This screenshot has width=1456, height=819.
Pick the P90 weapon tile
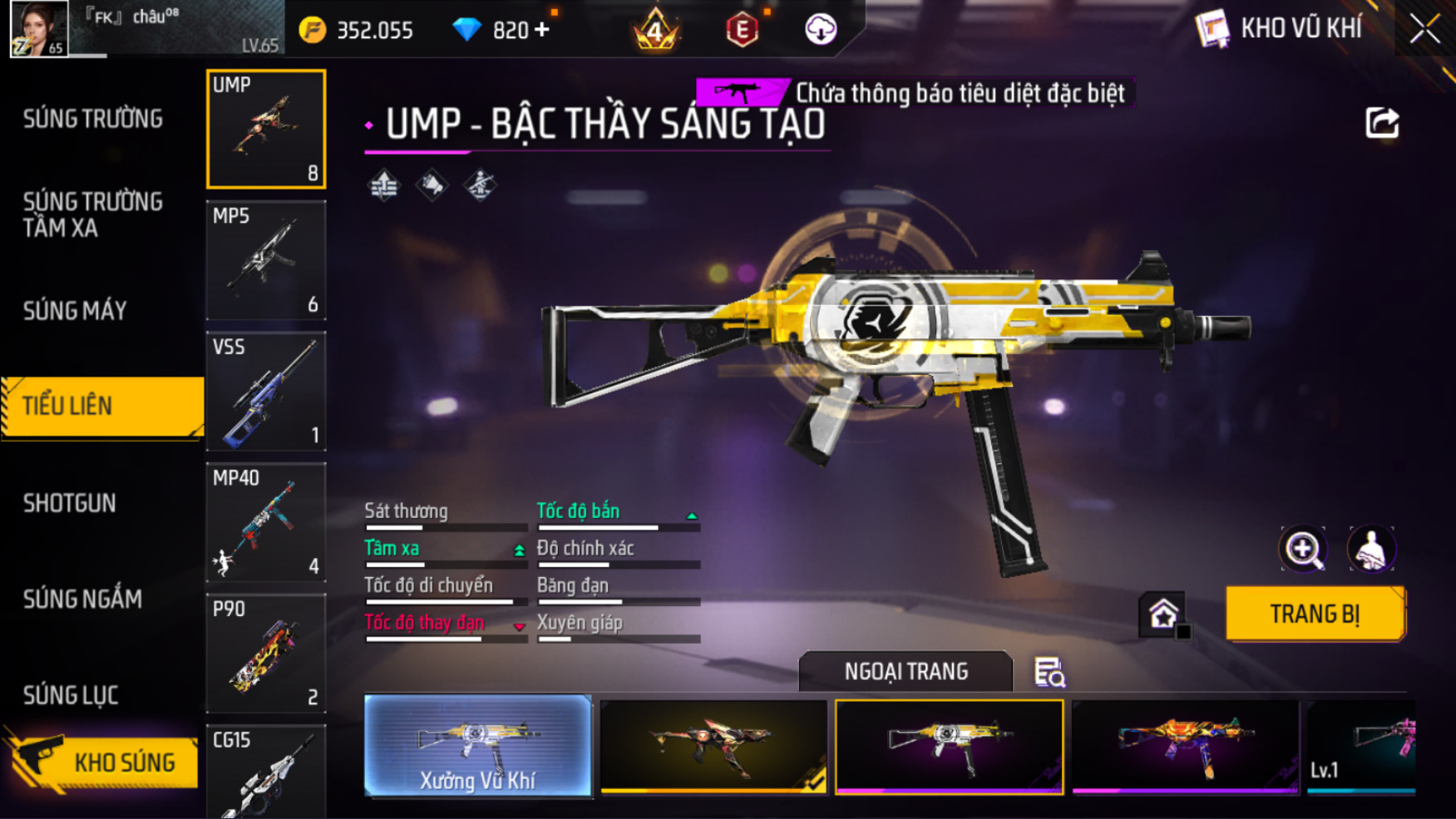[266, 654]
